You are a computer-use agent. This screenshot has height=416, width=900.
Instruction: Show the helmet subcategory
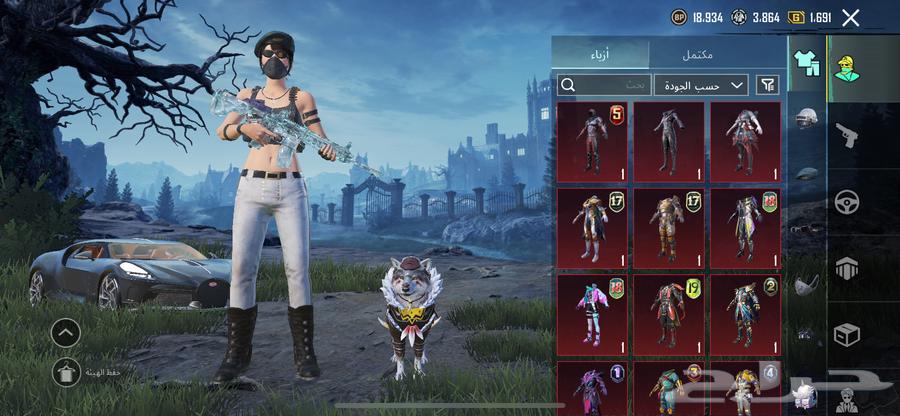(x=807, y=118)
